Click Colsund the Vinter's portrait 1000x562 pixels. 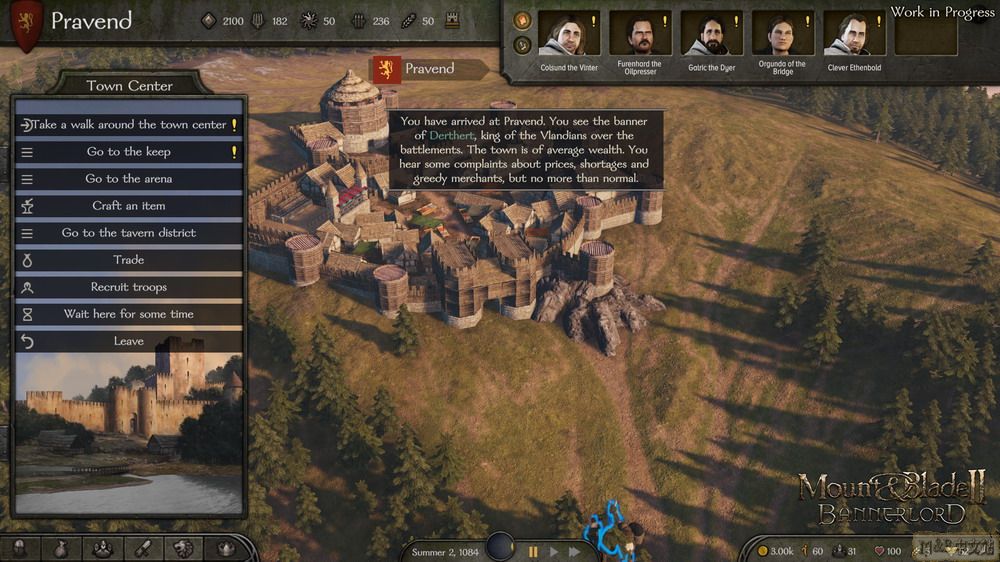[568, 33]
